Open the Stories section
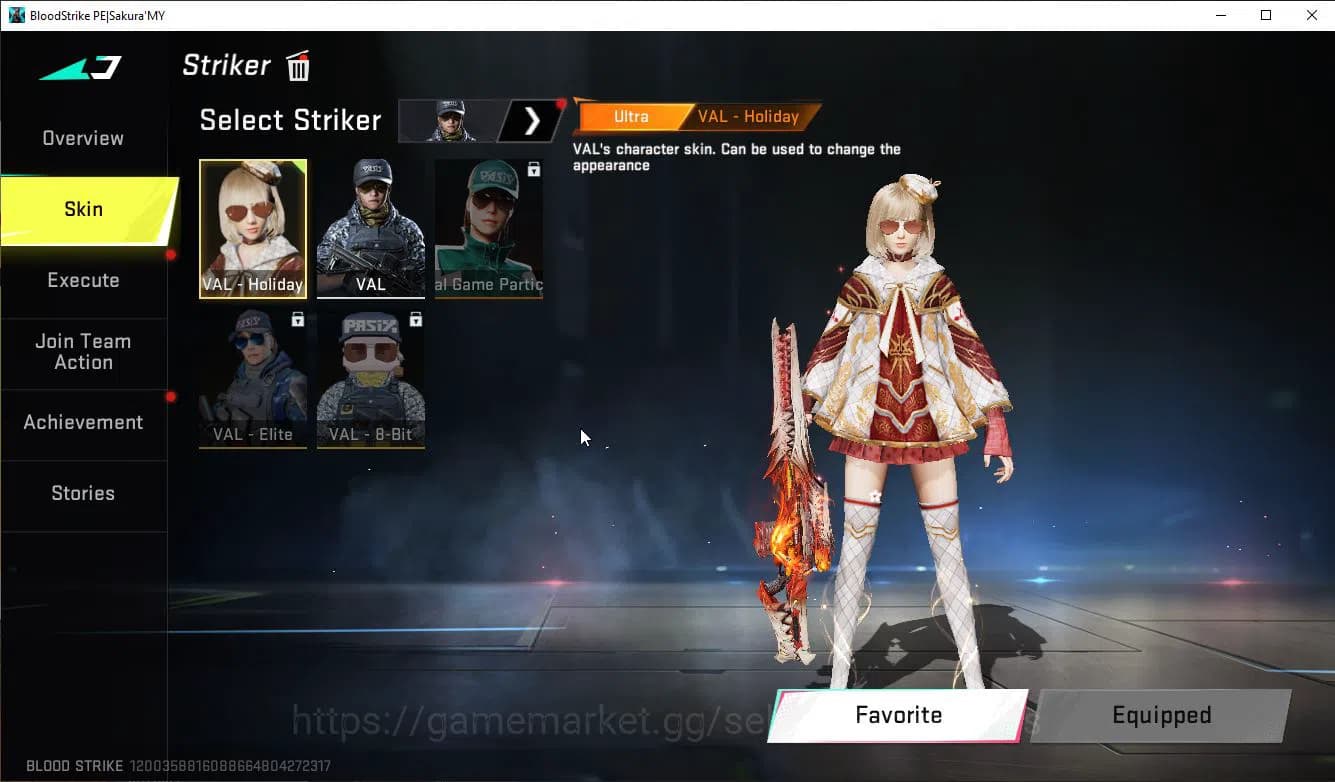Image resolution: width=1335 pixels, height=782 pixels. (x=83, y=493)
